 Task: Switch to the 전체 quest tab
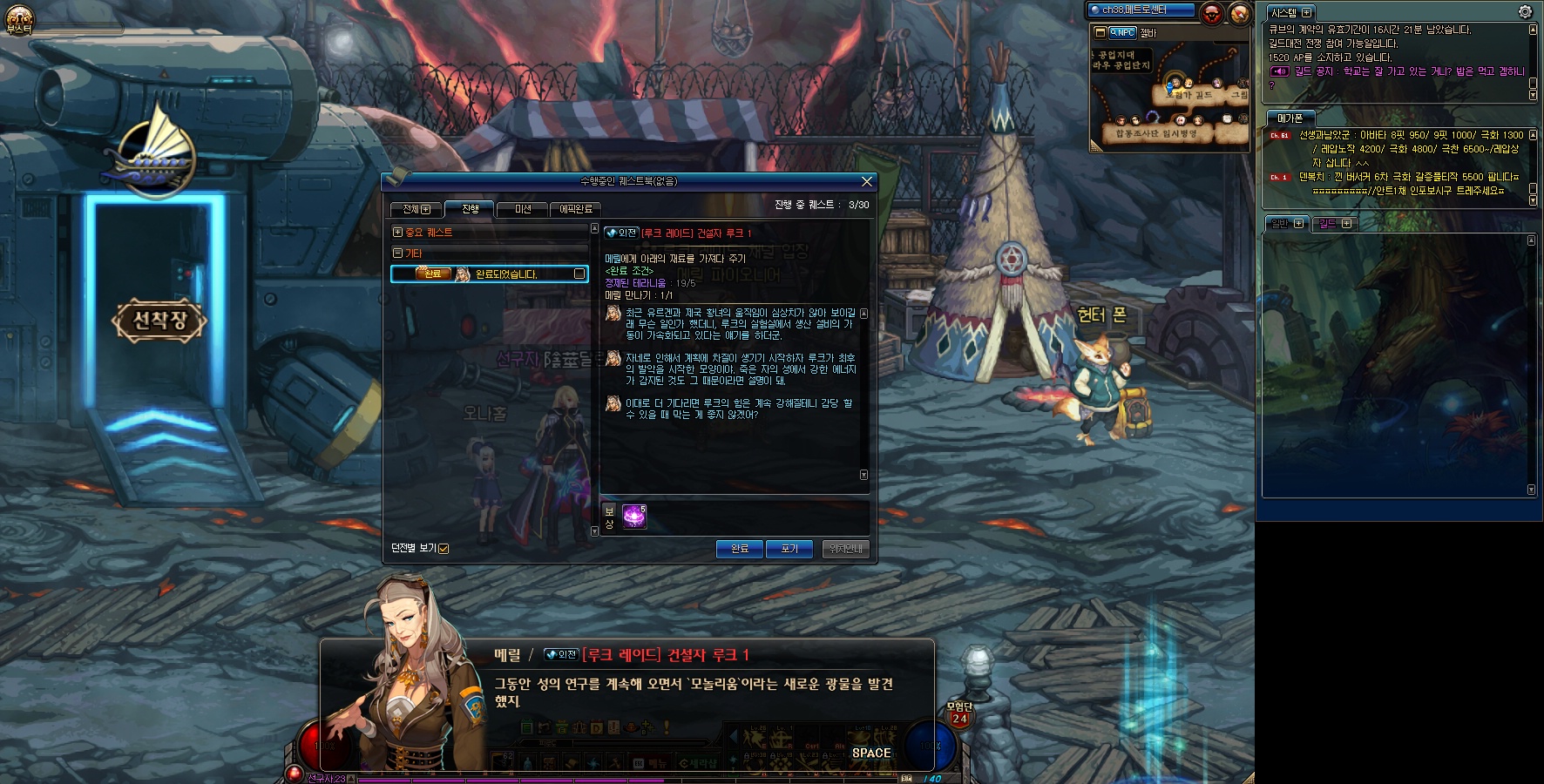416,209
